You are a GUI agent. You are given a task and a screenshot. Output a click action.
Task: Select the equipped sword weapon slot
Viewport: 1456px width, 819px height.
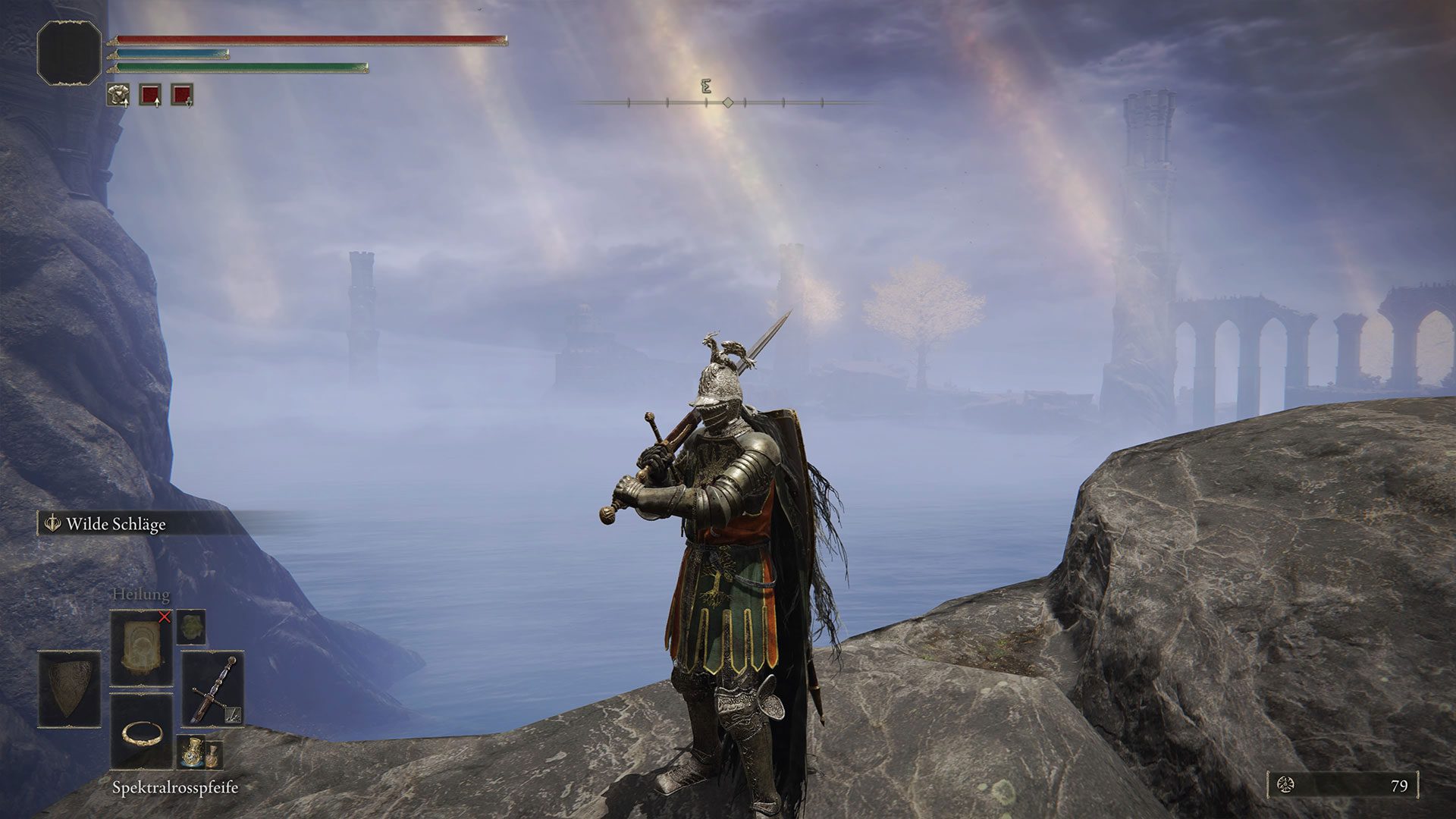213,689
